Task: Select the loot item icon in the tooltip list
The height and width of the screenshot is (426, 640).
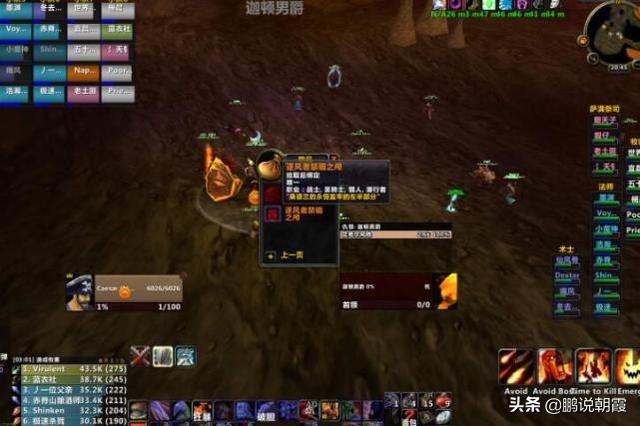Action: 272,213
